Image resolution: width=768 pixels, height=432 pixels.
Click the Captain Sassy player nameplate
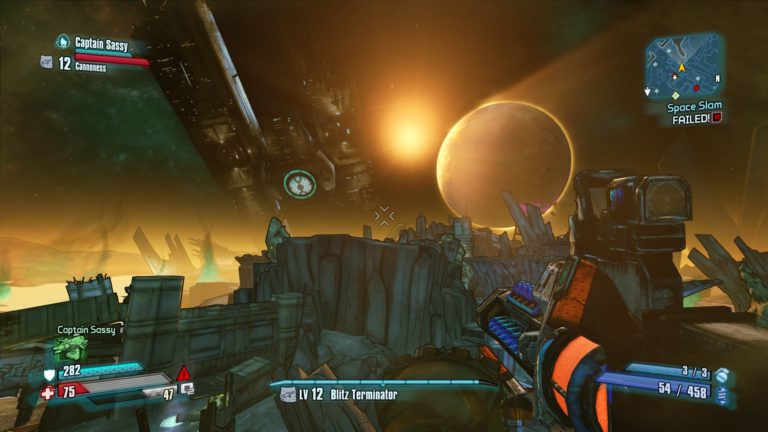[100, 44]
